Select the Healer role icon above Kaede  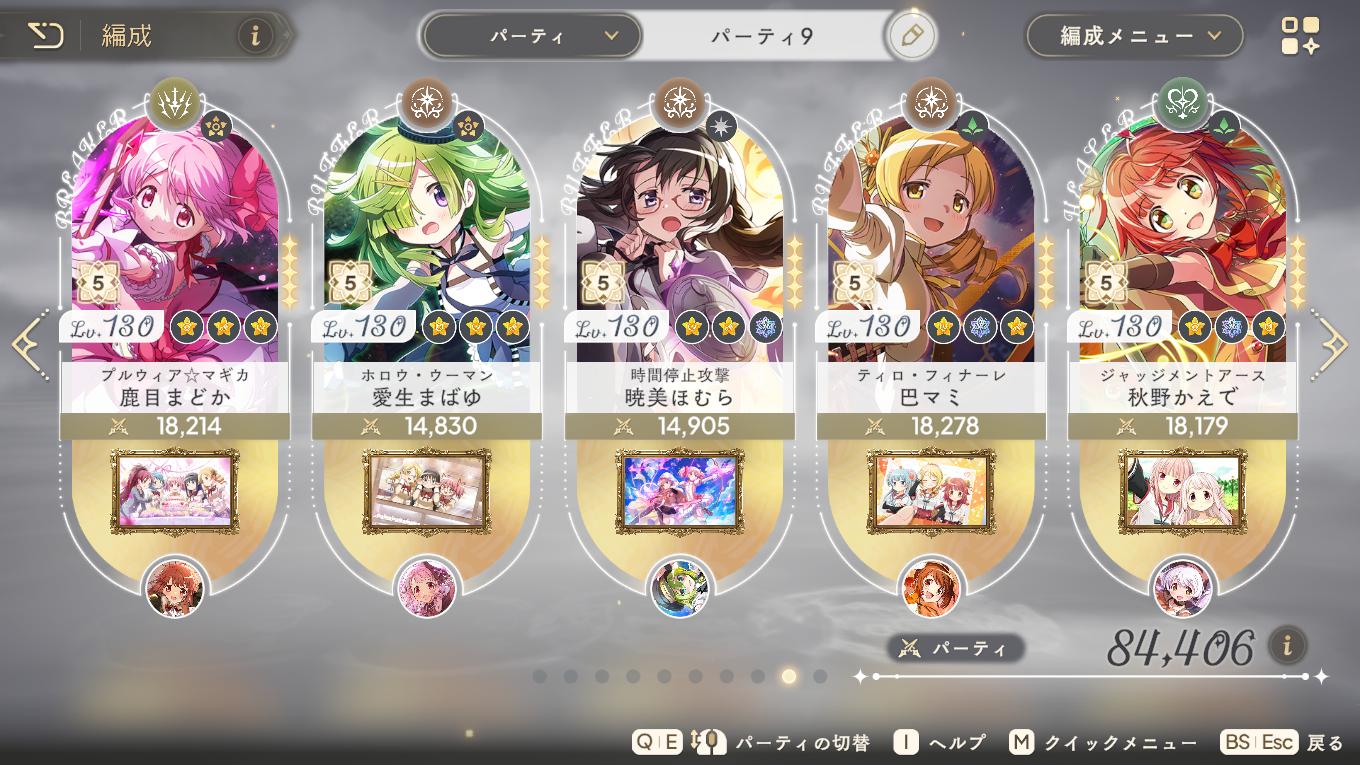point(1183,106)
